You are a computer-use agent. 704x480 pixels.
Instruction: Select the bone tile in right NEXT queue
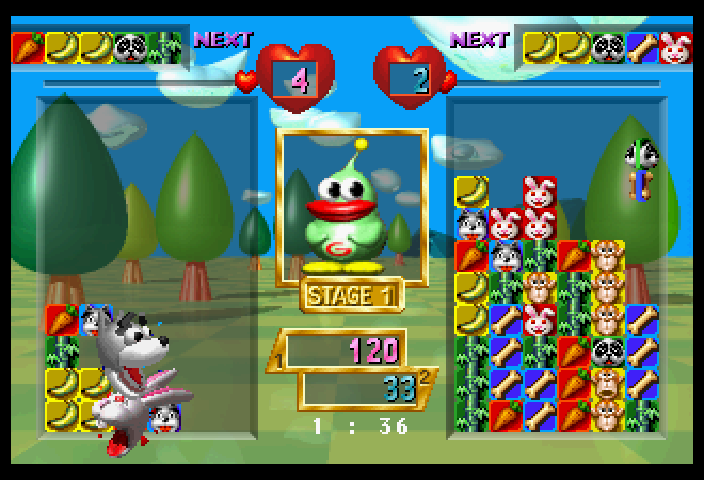(642, 47)
